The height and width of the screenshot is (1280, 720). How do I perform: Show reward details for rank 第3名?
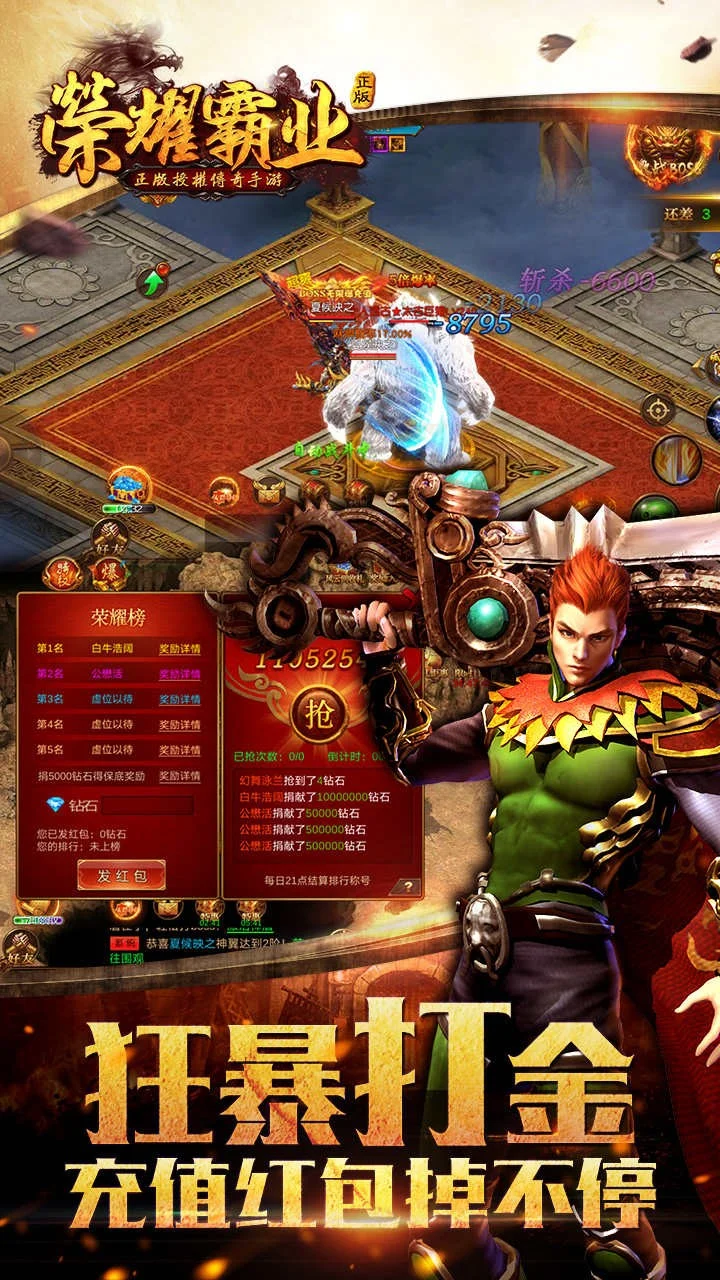click(180, 699)
